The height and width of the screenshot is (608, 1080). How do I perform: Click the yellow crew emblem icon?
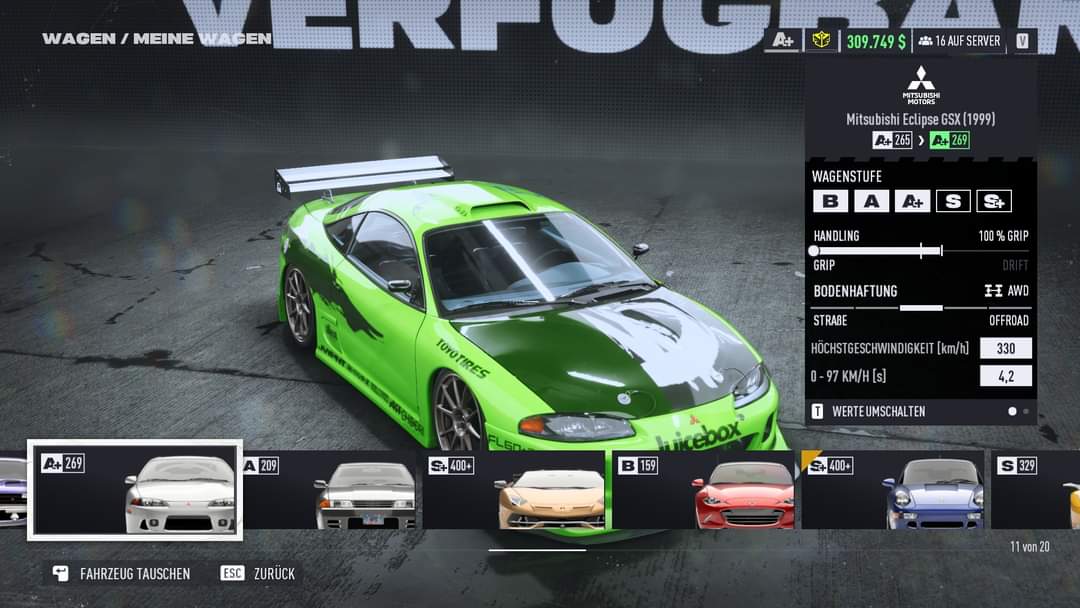pyautogui.click(x=821, y=41)
